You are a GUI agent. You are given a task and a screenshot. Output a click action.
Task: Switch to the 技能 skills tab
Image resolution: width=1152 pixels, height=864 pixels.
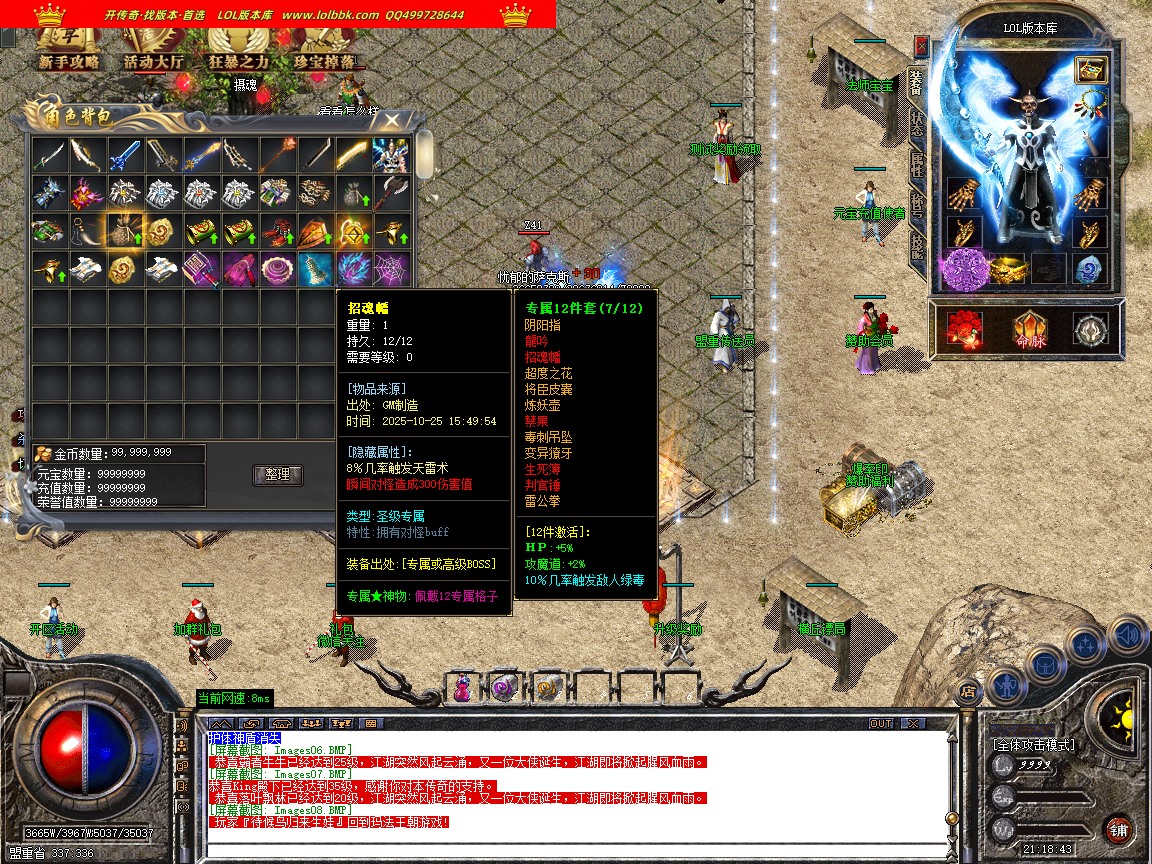tap(916, 247)
